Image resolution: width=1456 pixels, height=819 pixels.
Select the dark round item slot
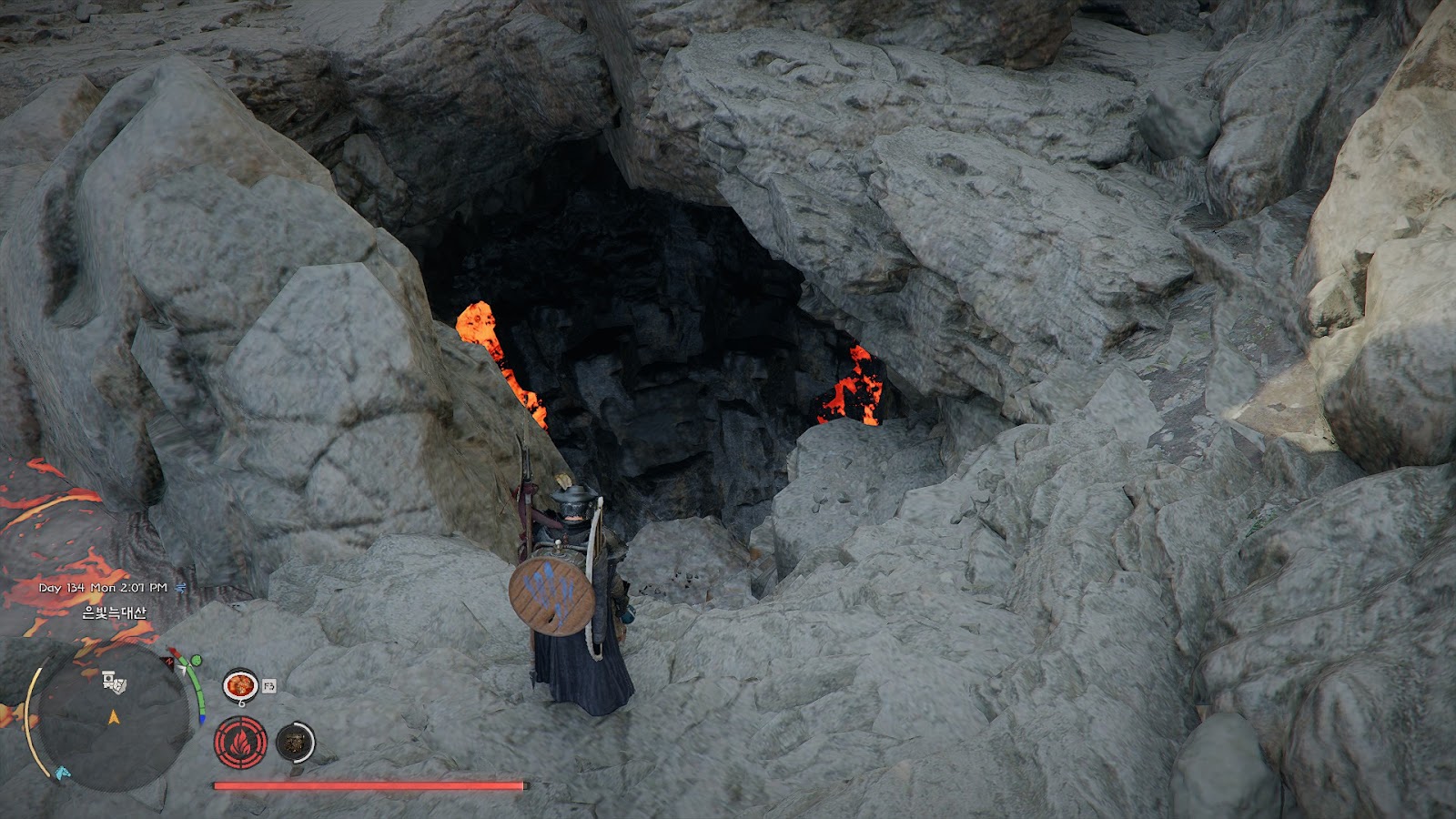point(294,743)
